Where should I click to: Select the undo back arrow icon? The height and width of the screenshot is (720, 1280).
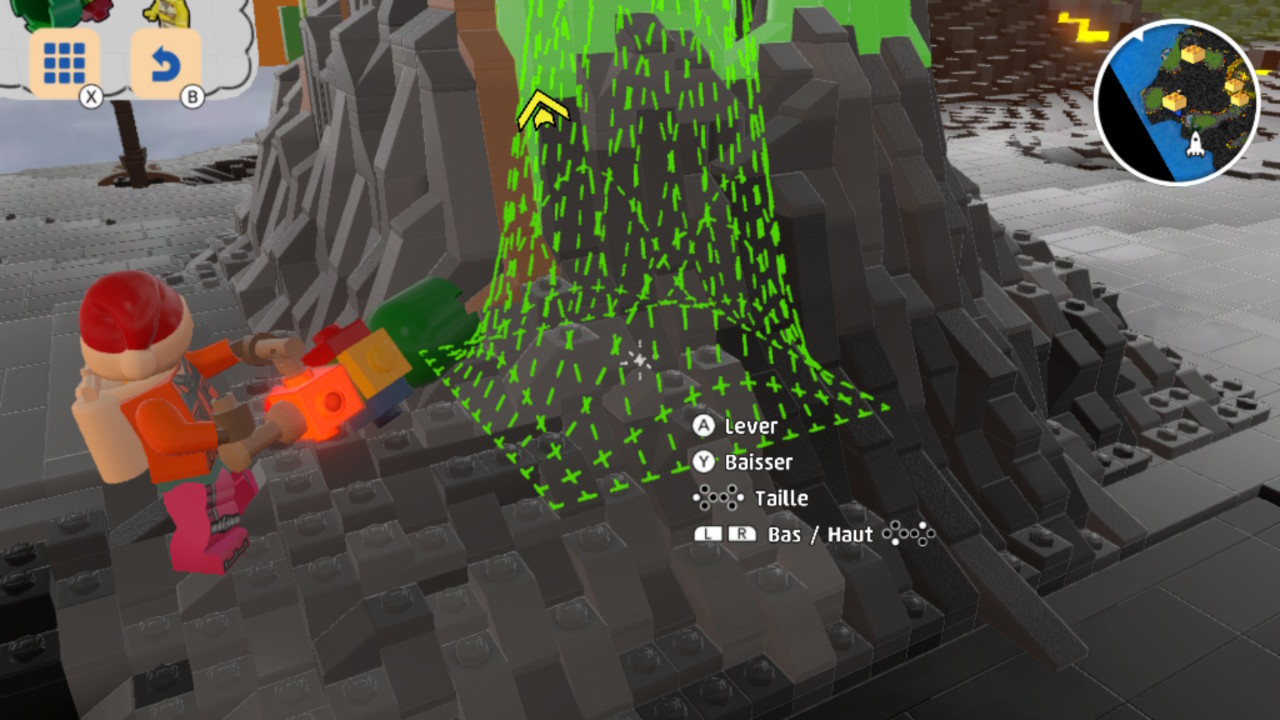(167, 62)
